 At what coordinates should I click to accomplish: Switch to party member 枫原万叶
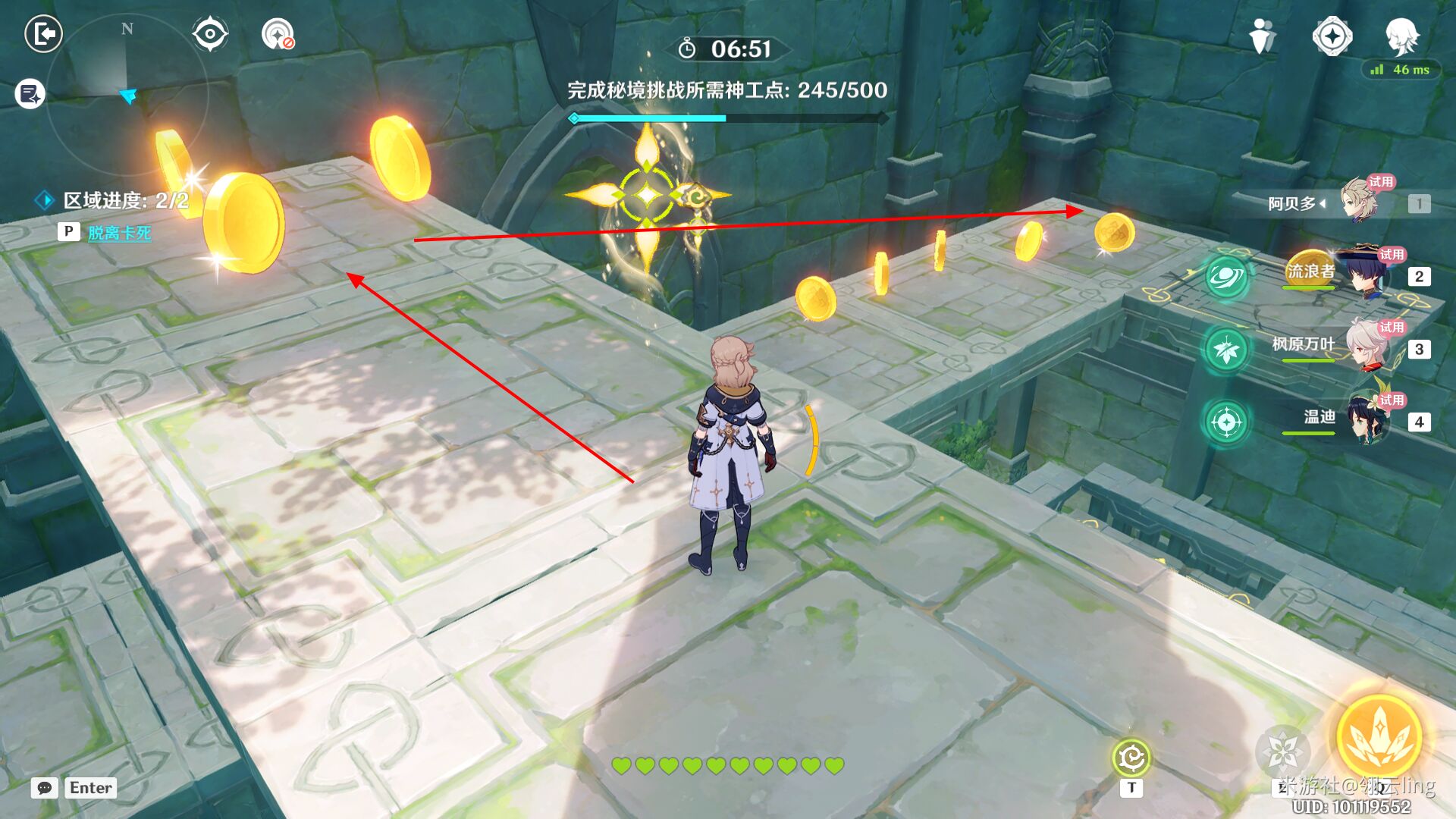tap(1365, 347)
